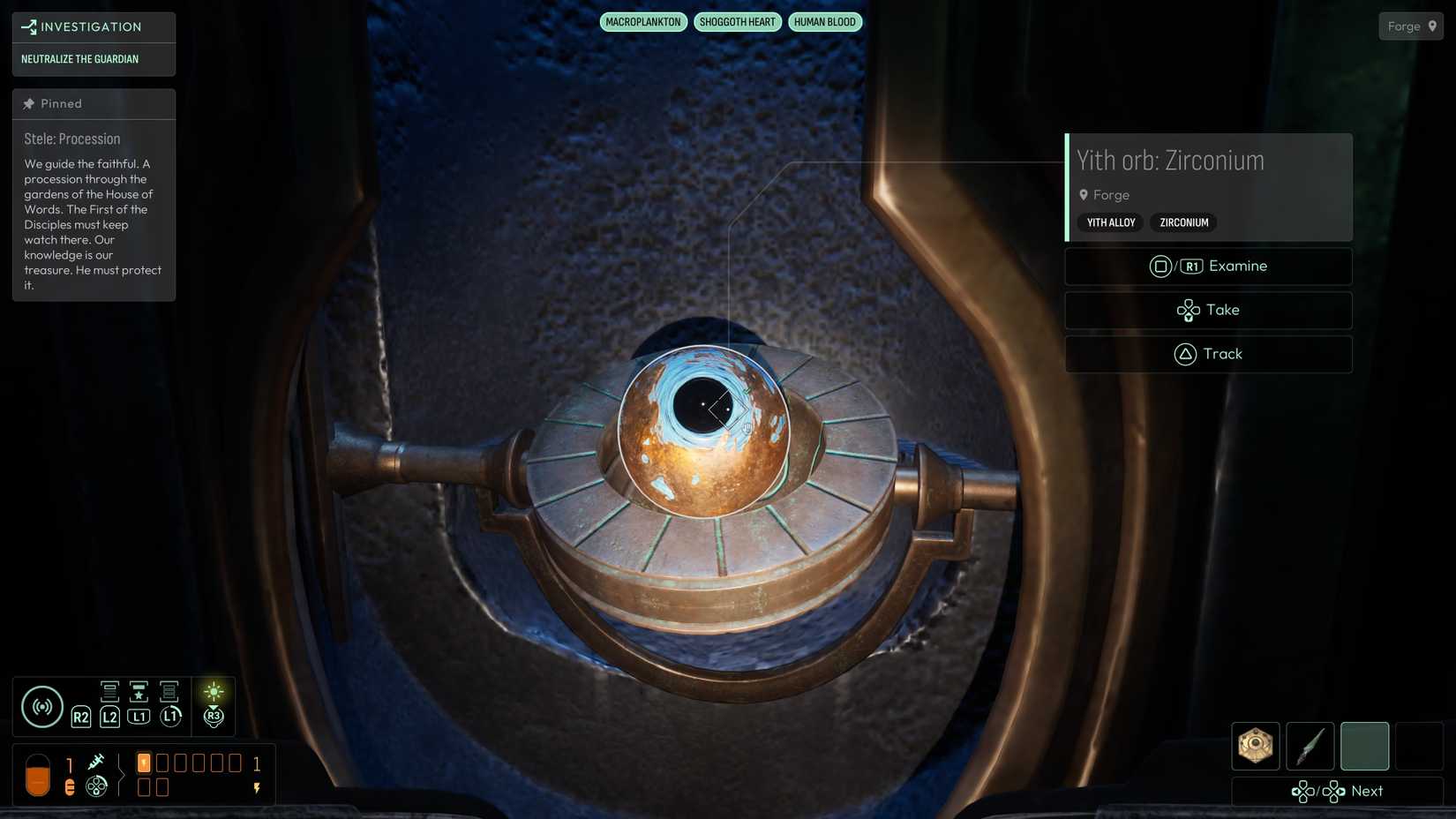
Task: Toggle the Track option for the orb
Action: (1208, 354)
